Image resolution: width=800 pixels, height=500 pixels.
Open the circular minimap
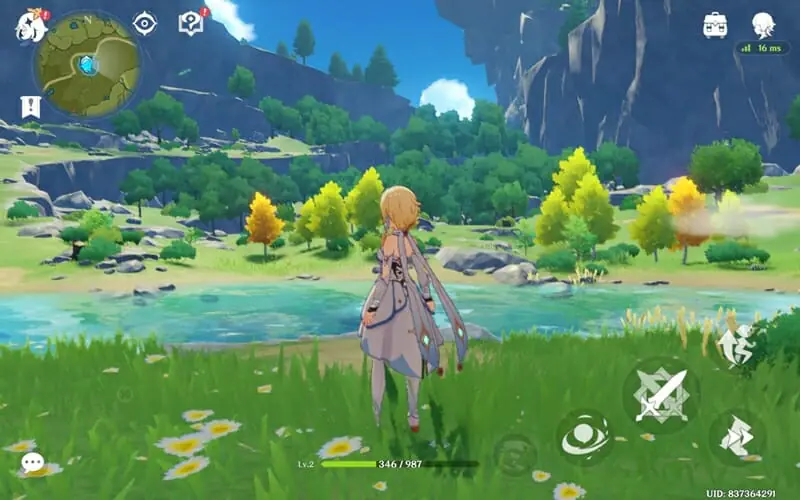pyautogui.click(x=86, y=64)
